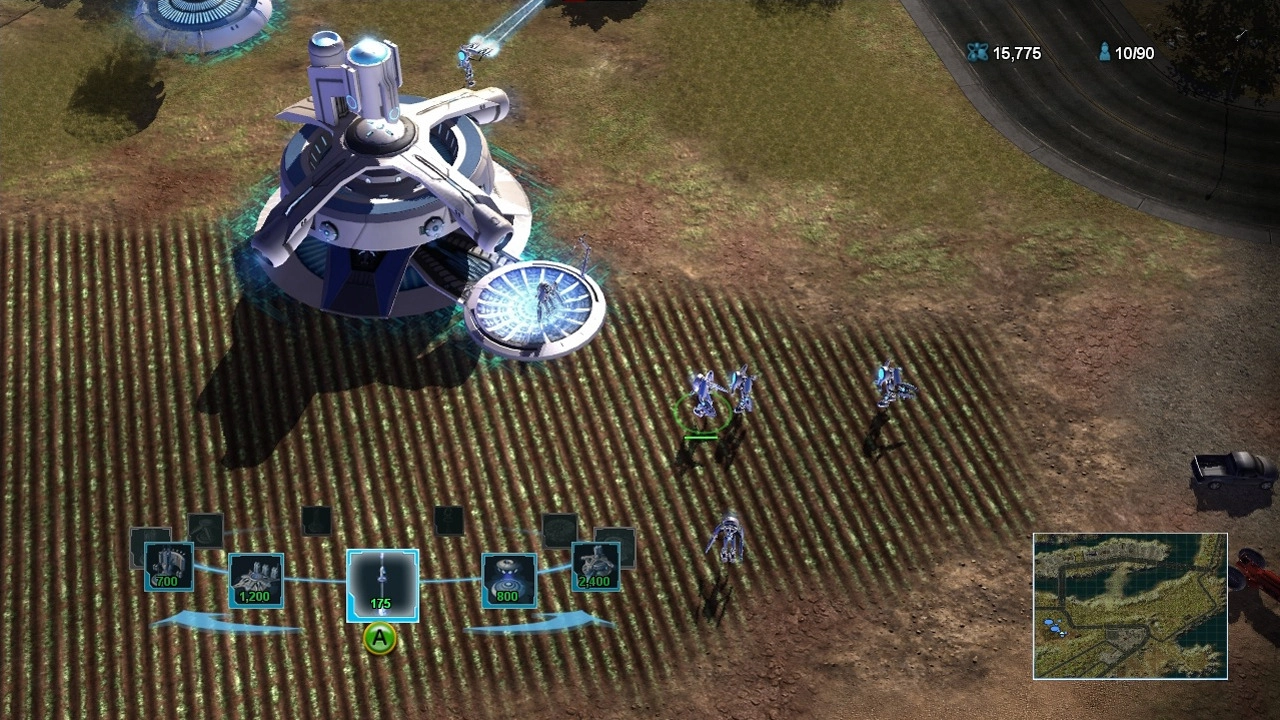Choose the 700-cost structure icon

tap(168, 567)
